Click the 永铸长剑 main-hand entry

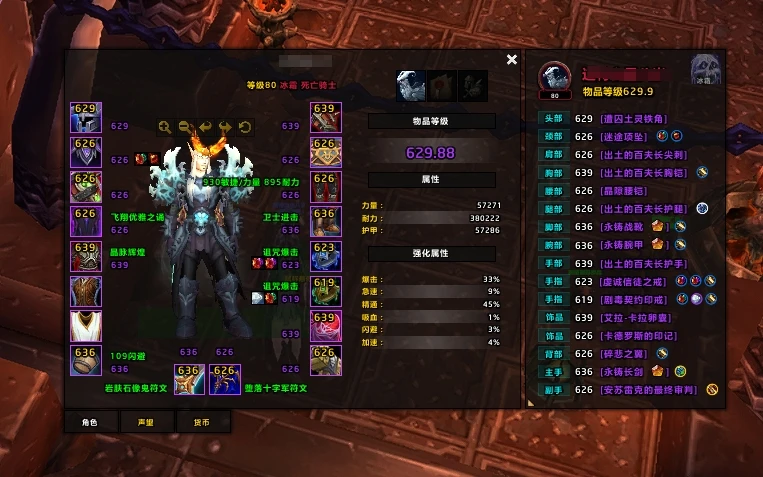pyautogui.click(x=627, y=372)
